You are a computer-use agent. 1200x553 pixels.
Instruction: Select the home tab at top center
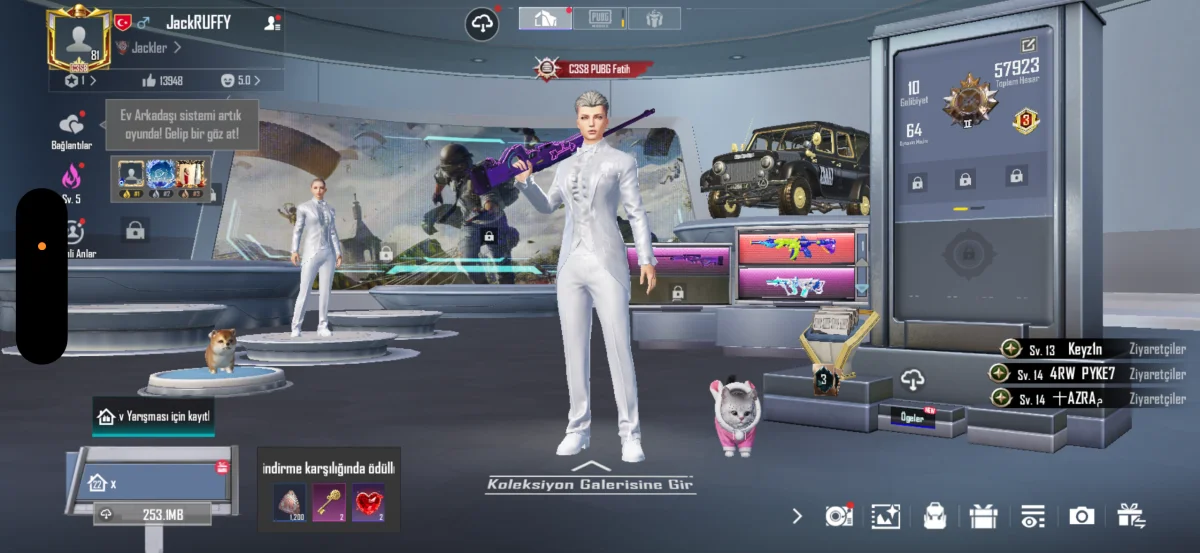tap(545, 18)
